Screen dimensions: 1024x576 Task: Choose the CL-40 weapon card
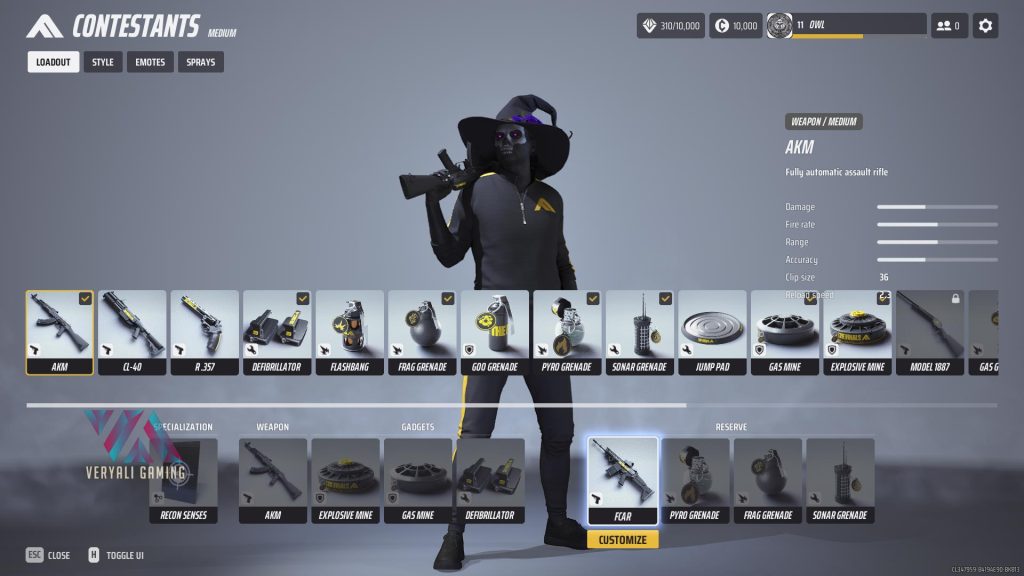[x=133, y=331]
